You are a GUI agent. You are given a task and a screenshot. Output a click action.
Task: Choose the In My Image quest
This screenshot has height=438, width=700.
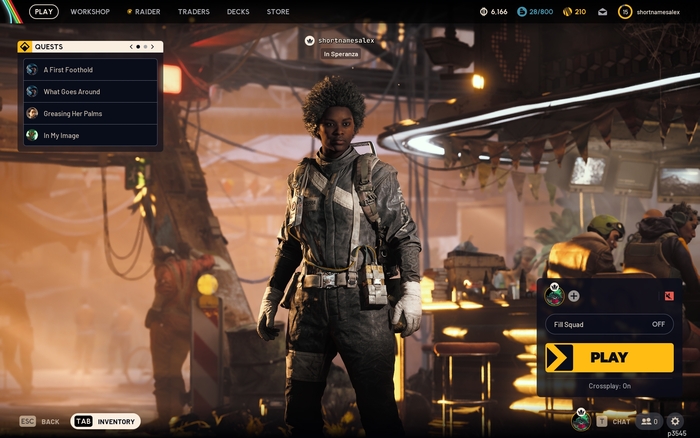[91, 135]
